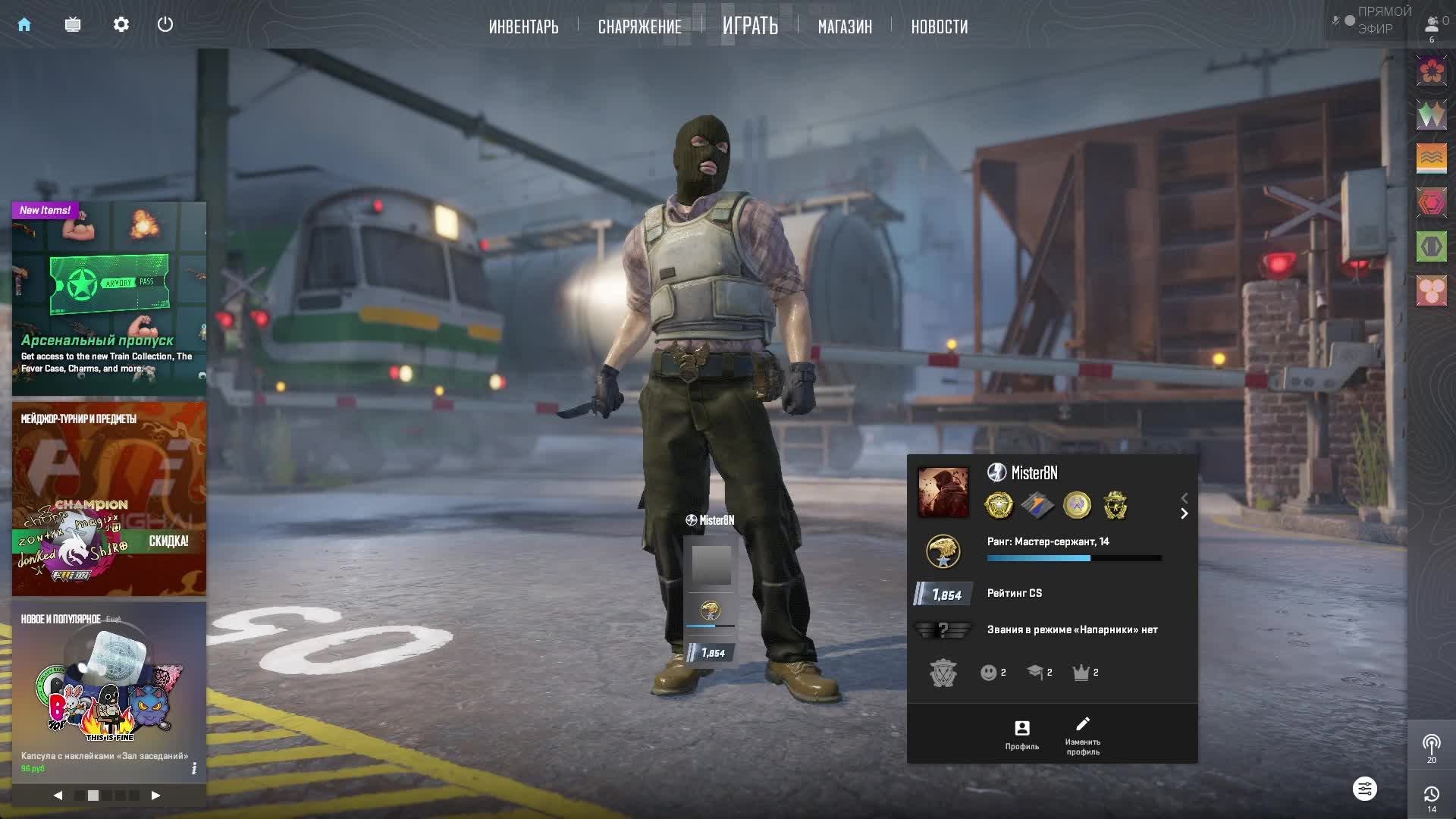Go to the Снаряжение tab
The image size is (1456, 819).
coord(639,27)
